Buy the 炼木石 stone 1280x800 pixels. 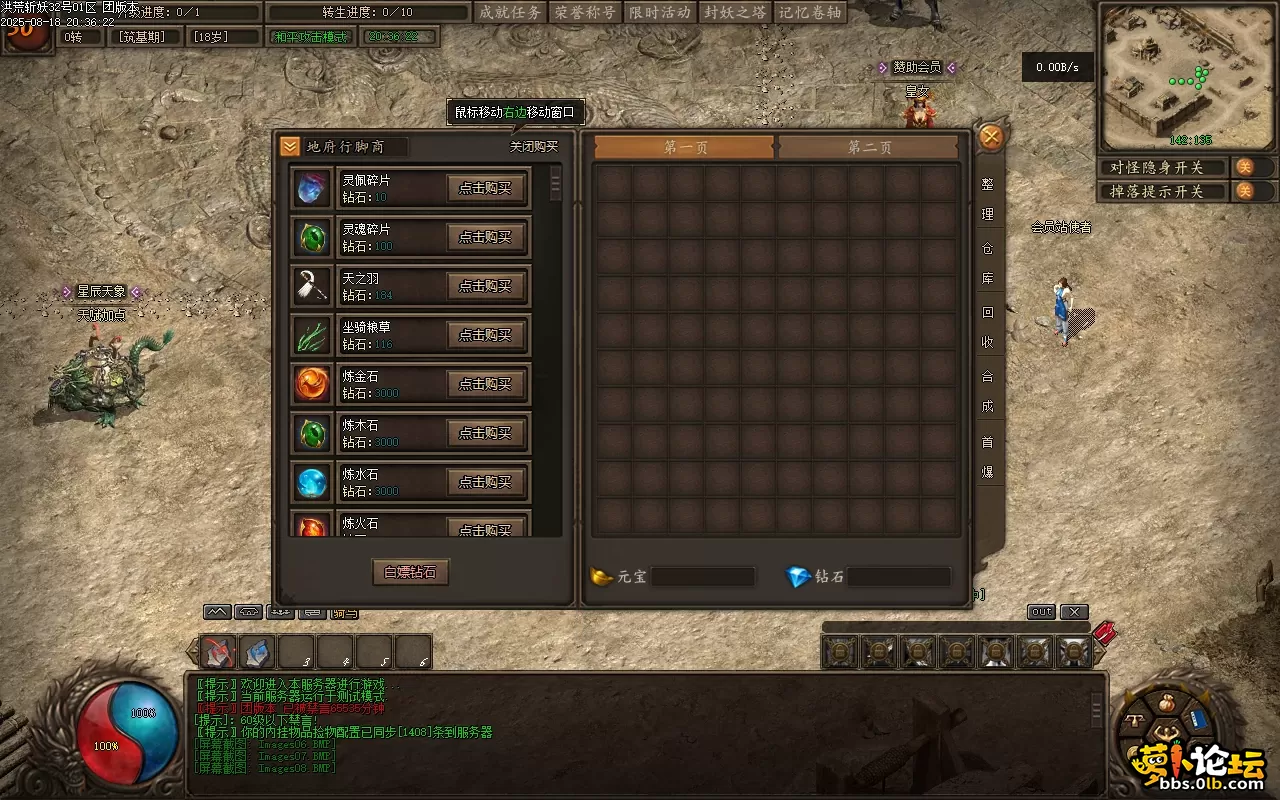[485, 433]
